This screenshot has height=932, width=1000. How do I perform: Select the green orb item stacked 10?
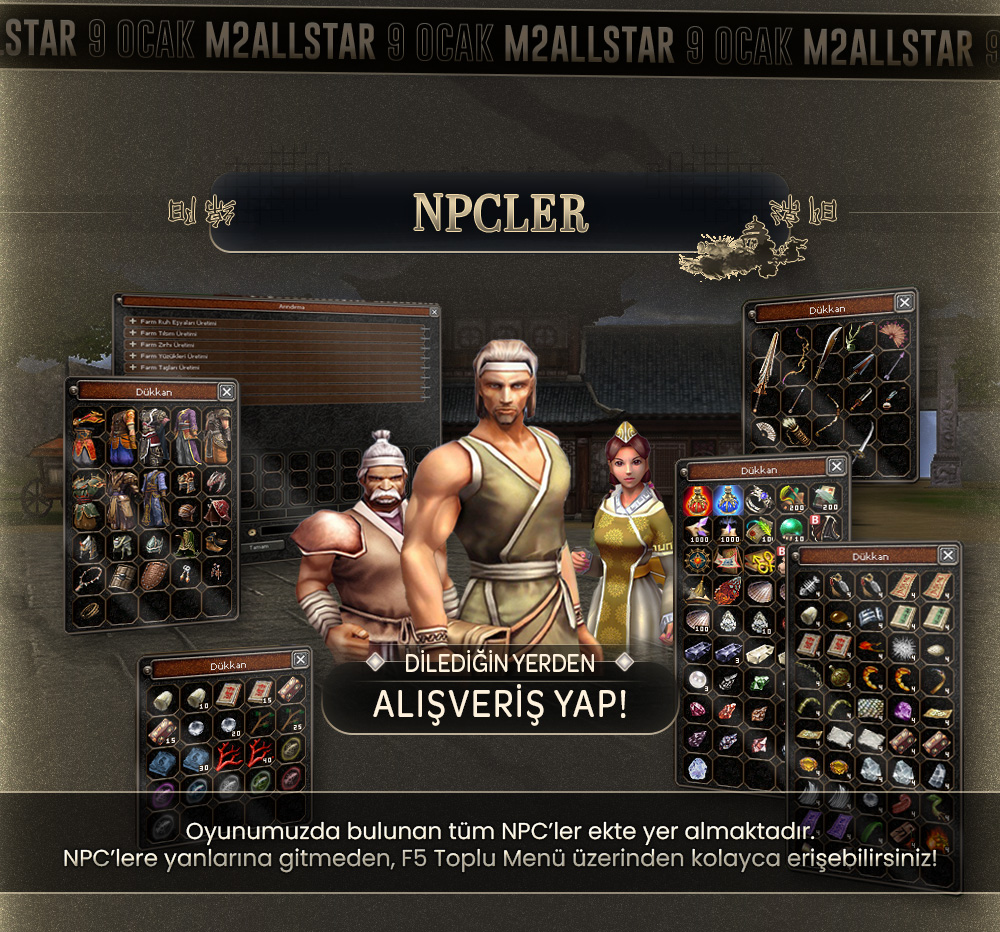792,528
